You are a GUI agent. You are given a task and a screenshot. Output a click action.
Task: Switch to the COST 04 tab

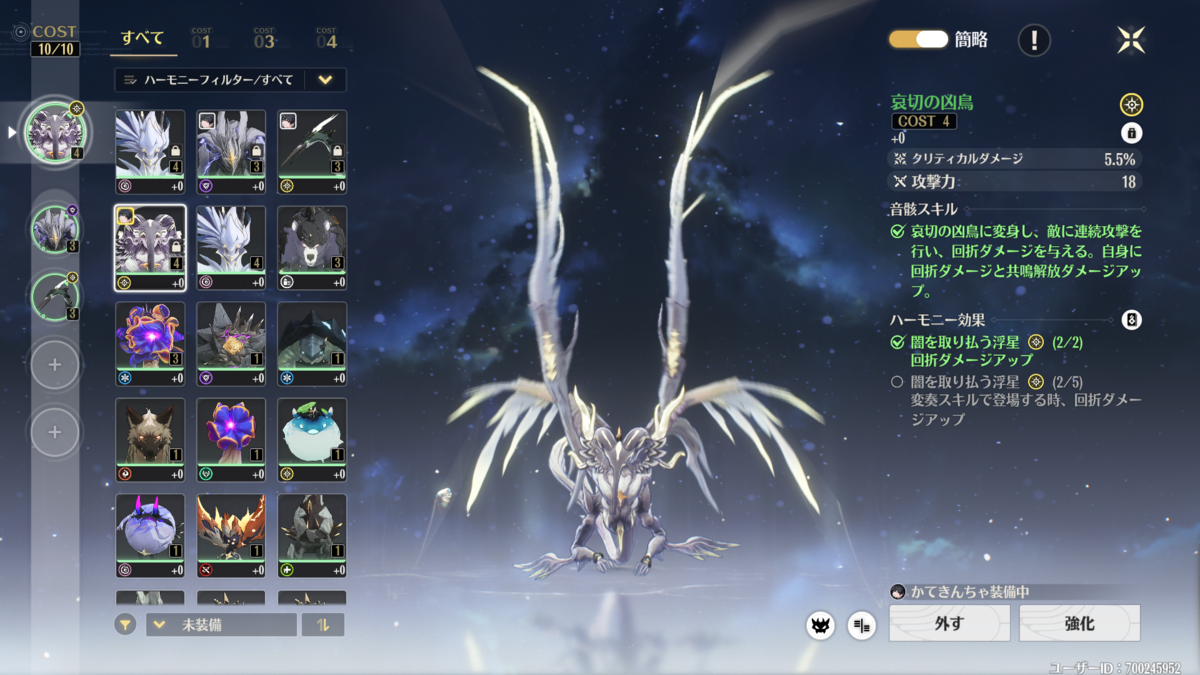pos(326,39)
